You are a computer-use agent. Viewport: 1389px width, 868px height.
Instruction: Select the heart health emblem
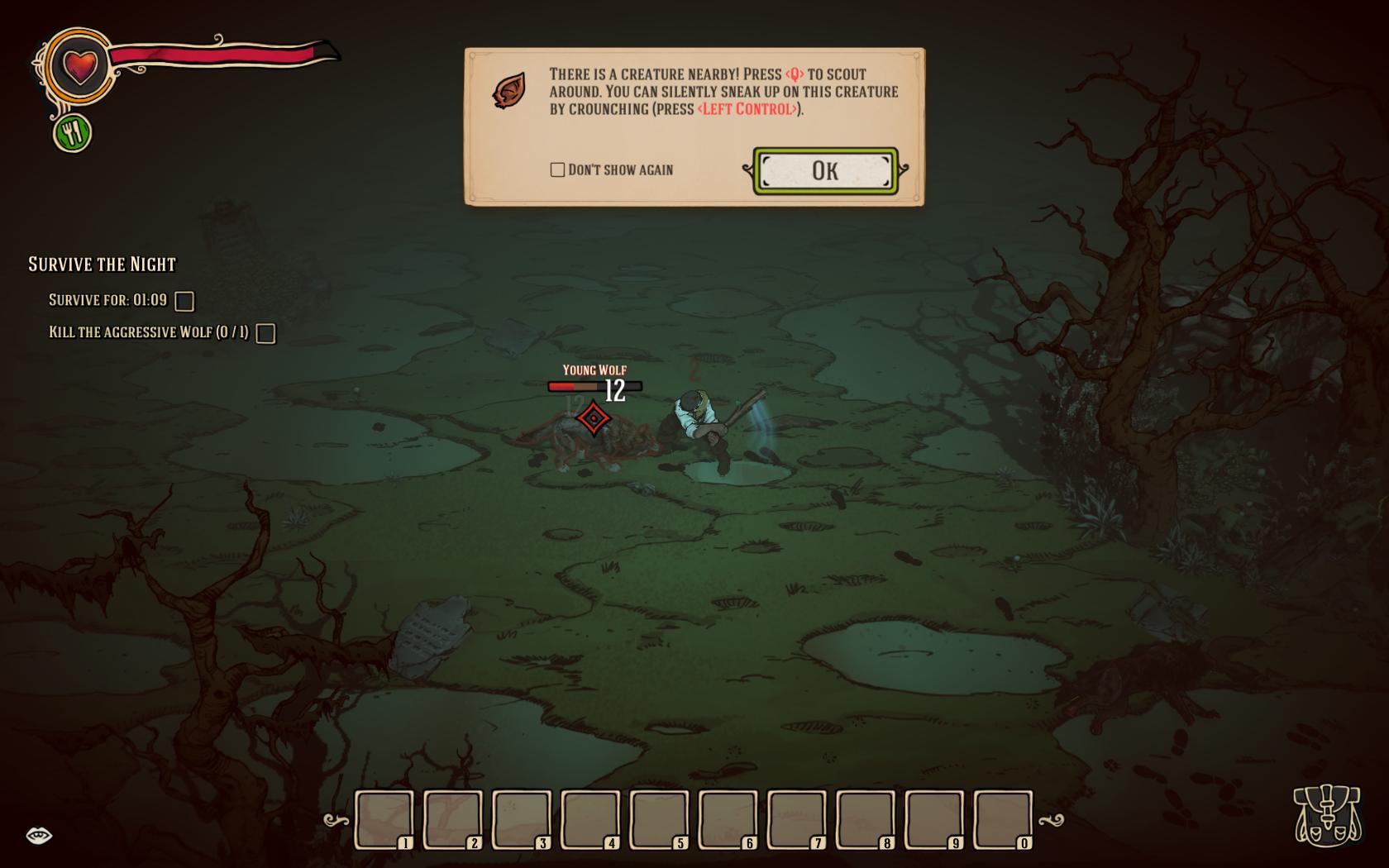point(80,65)
